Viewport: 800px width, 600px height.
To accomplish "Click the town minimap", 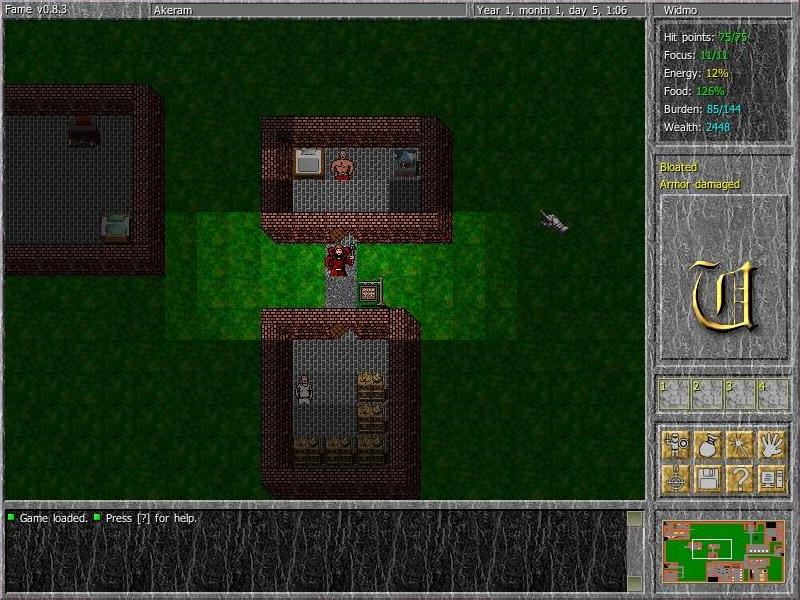I will pyautogui.click(x=724, y=550).
